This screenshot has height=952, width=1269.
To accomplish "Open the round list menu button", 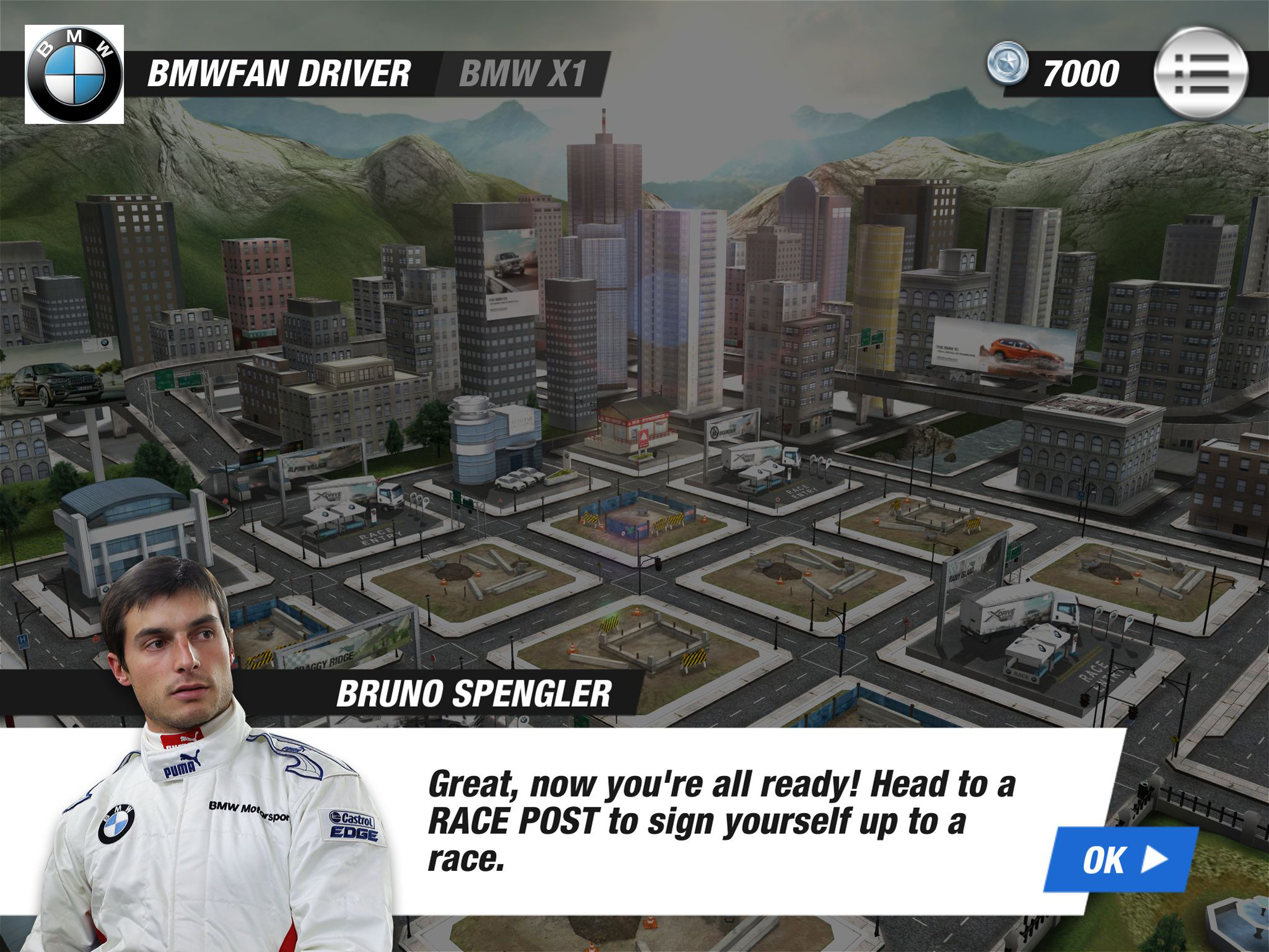I will coord(1201,73).
